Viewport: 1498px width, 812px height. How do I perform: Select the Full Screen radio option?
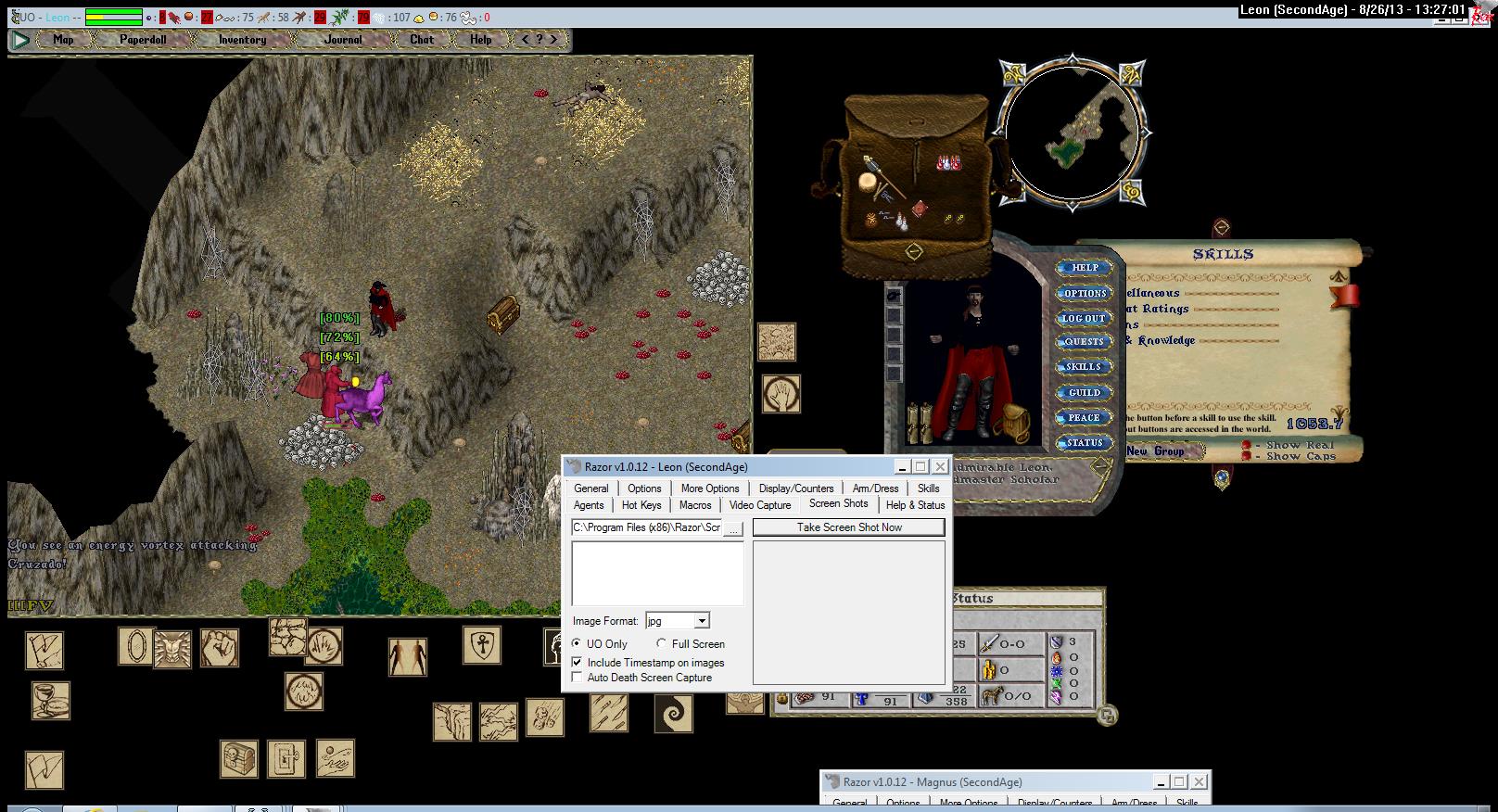(x=662, y=644)
